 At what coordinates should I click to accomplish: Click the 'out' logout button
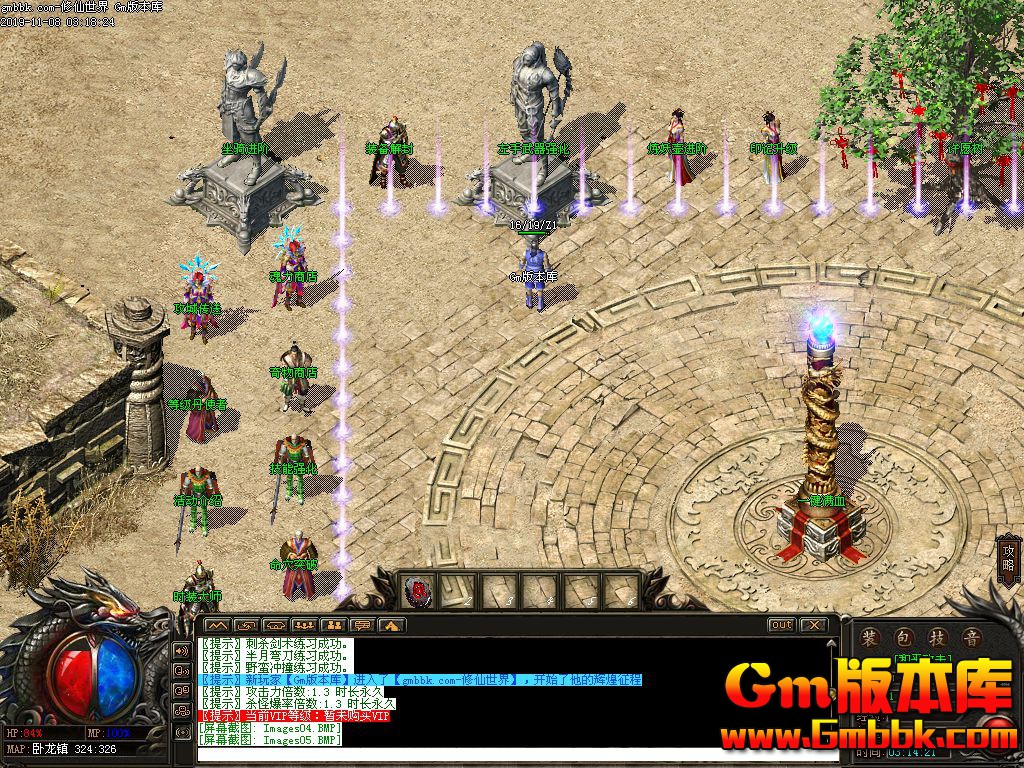tap(781, 625)
